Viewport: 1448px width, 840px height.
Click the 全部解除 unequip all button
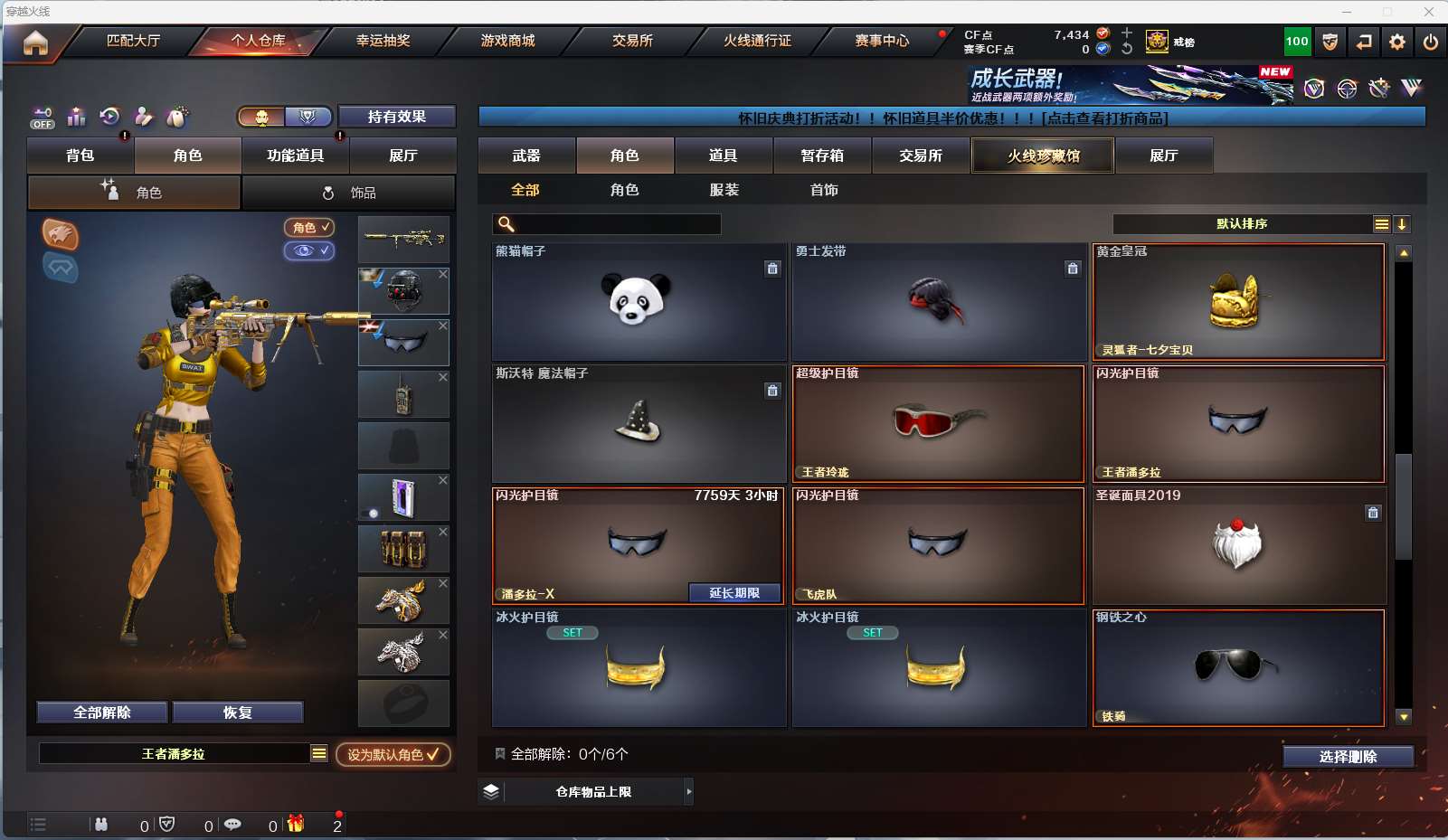tap(102, 713)
